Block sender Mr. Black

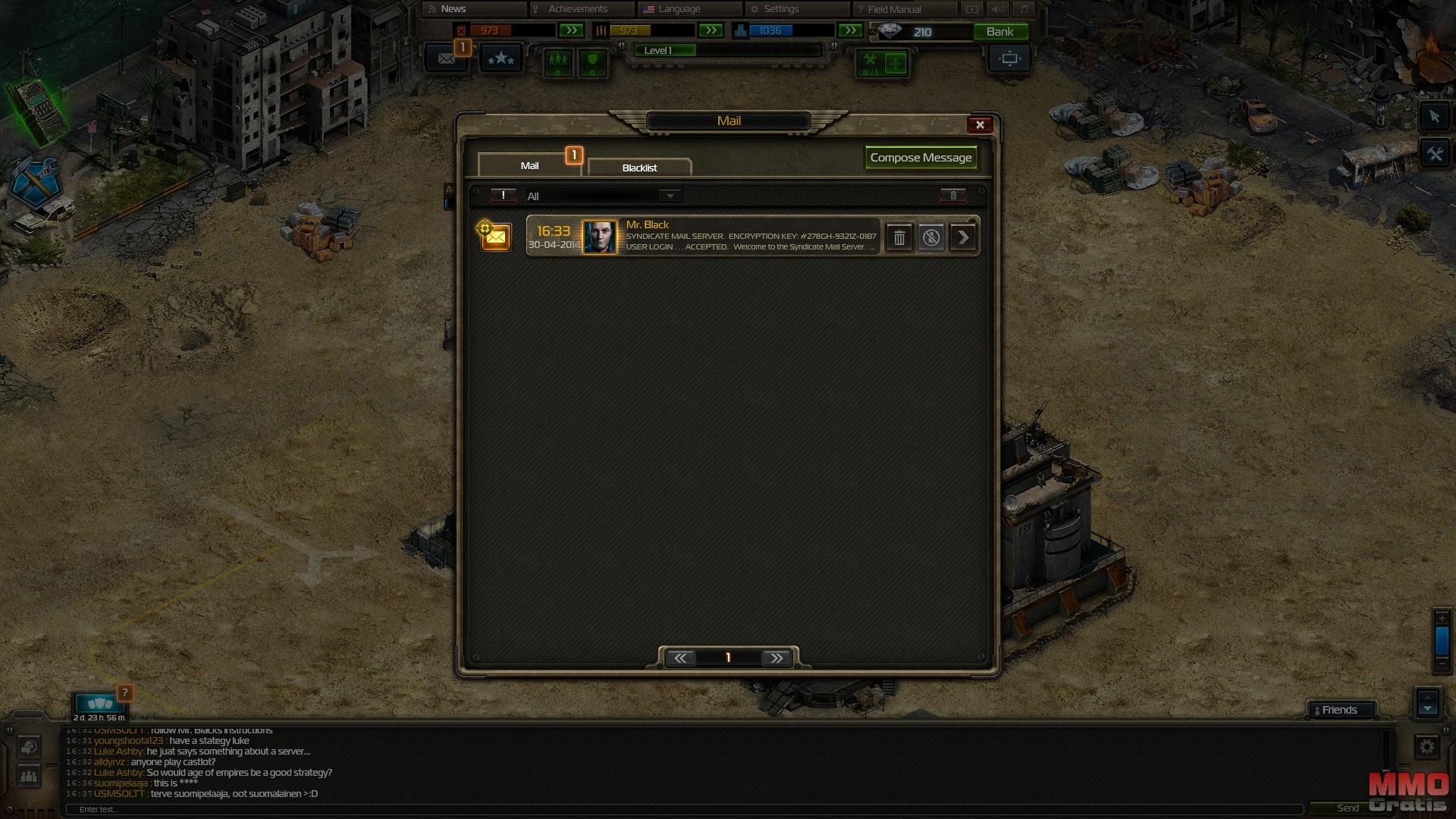(931, 238)
